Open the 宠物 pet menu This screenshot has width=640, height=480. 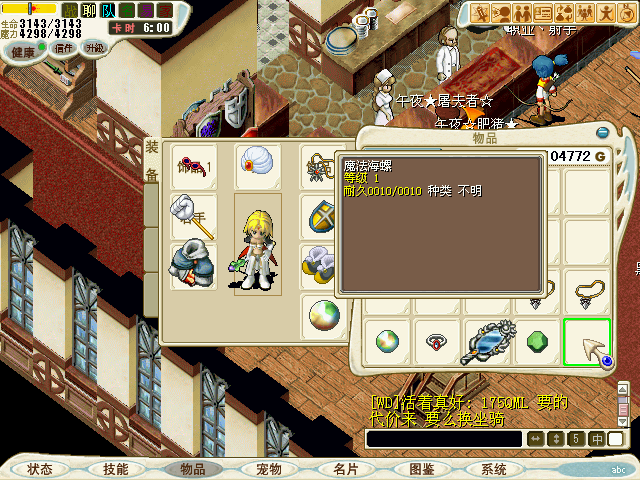[x=268, y=468]
